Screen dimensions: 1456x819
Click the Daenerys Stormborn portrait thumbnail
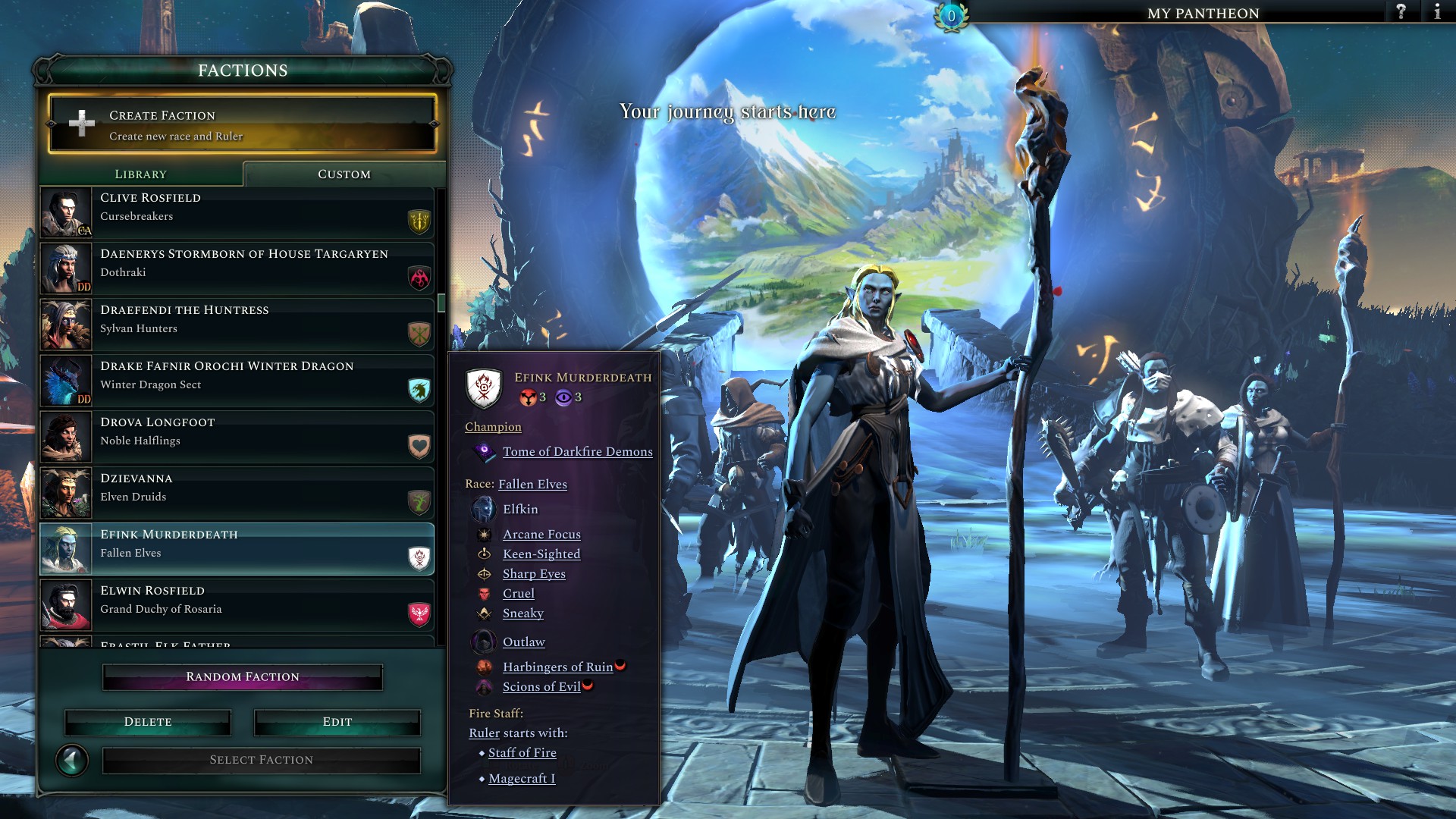65,268
